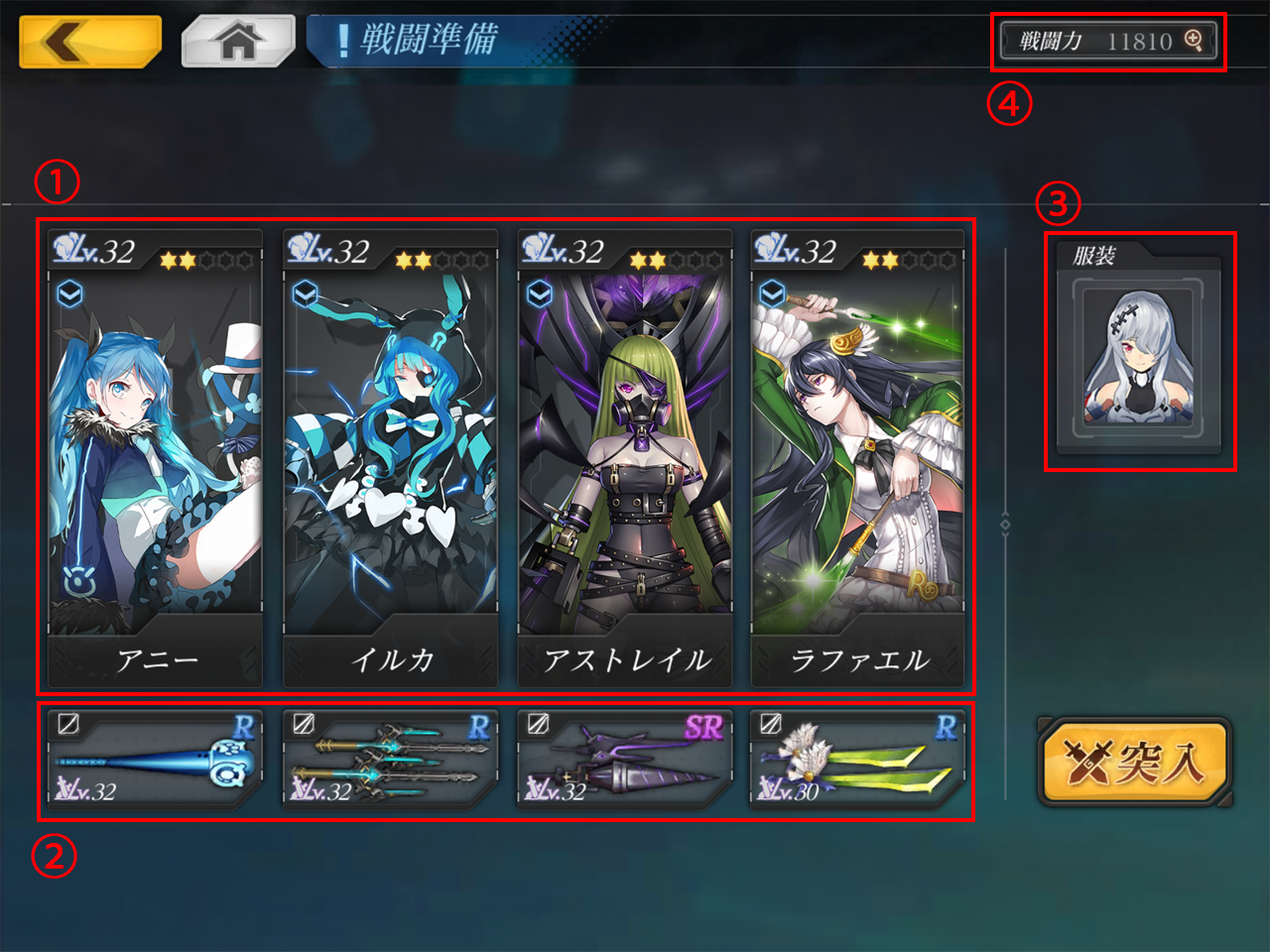Start battle with the 突入 button

pyautogui.click(x=1134, y=762)
